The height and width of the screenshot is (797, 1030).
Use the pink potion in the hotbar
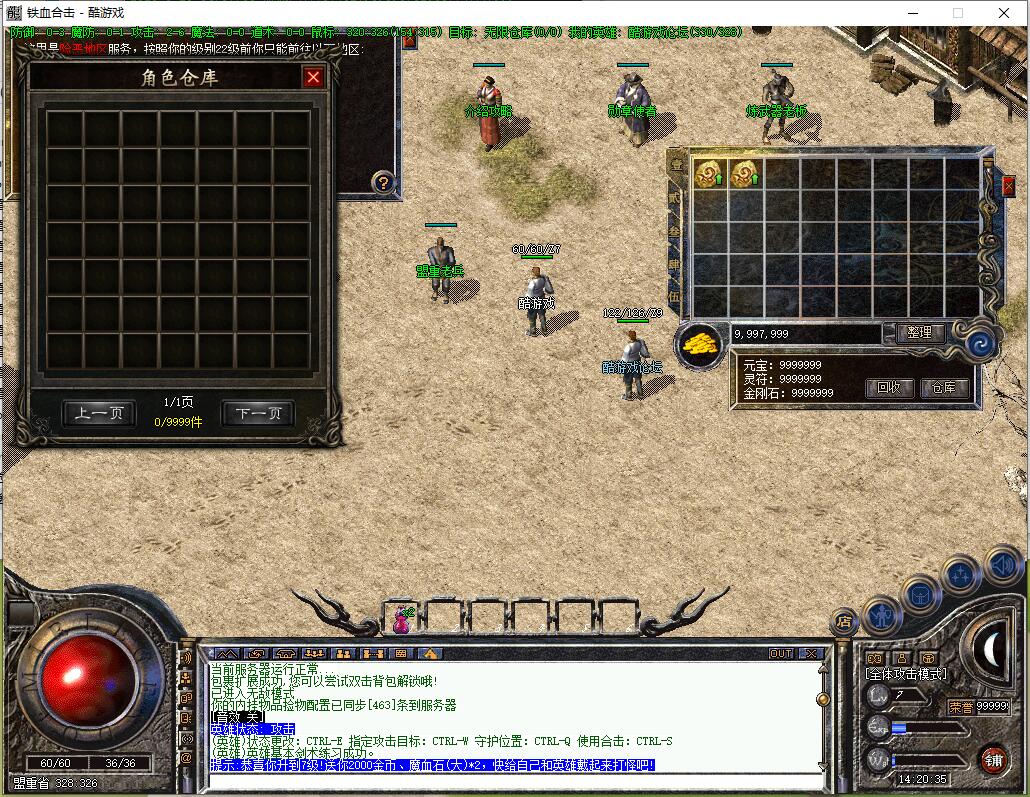[402, 620]
